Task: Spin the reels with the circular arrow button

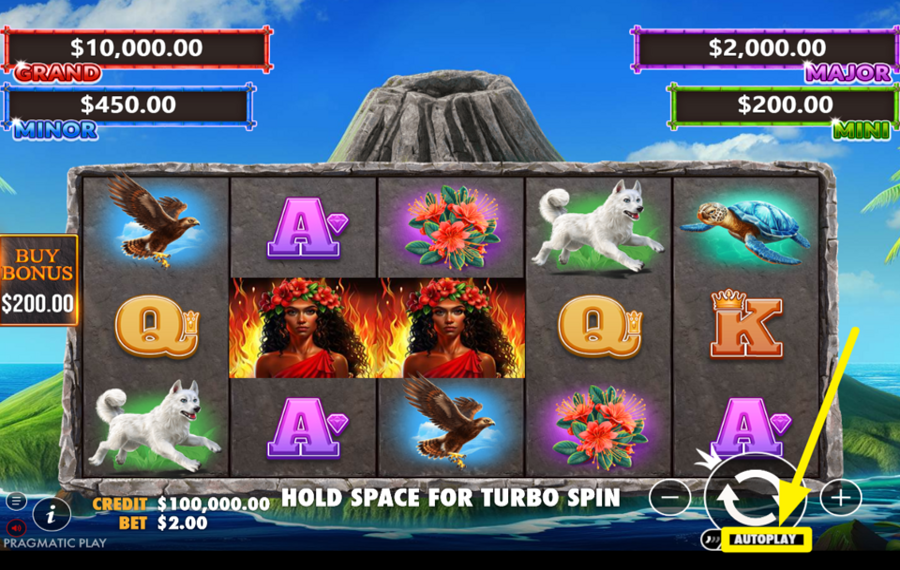Action: click(756, 493)
